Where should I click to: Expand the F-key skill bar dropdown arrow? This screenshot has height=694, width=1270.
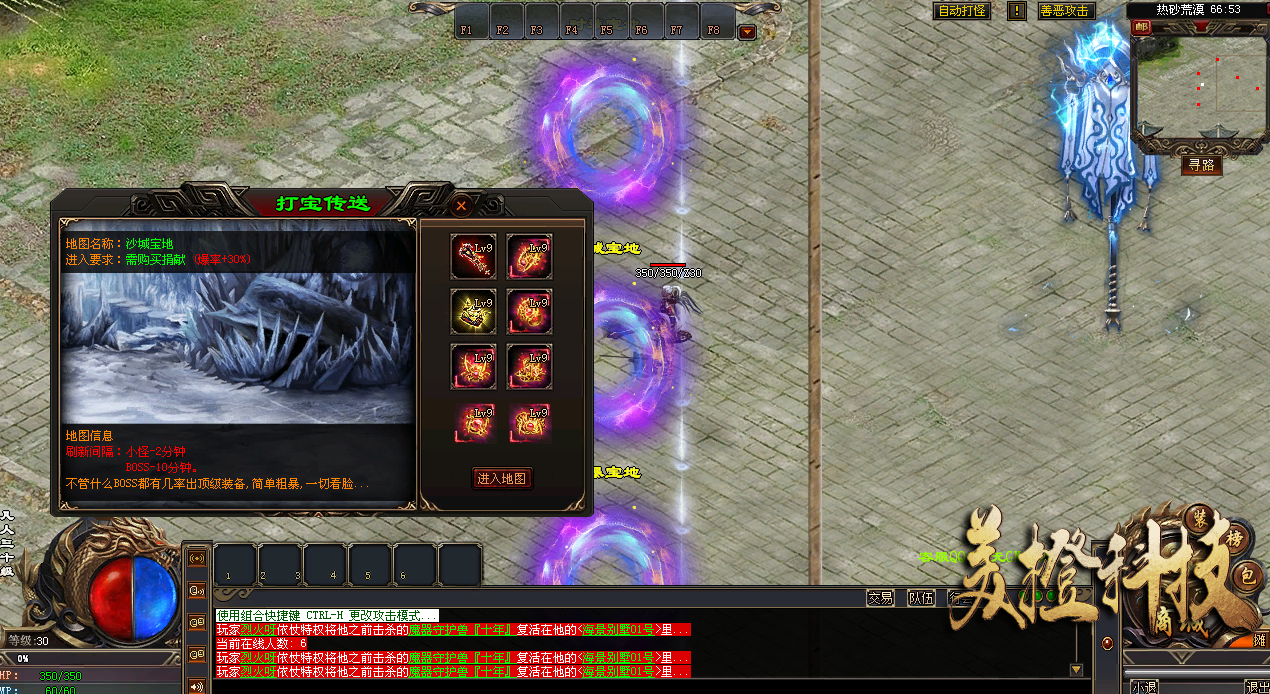tap(747, 32)
